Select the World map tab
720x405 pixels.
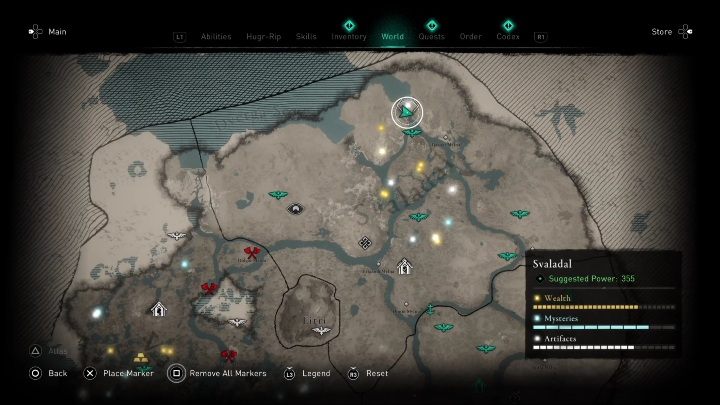pyautogui.click(x=393, y=37)
